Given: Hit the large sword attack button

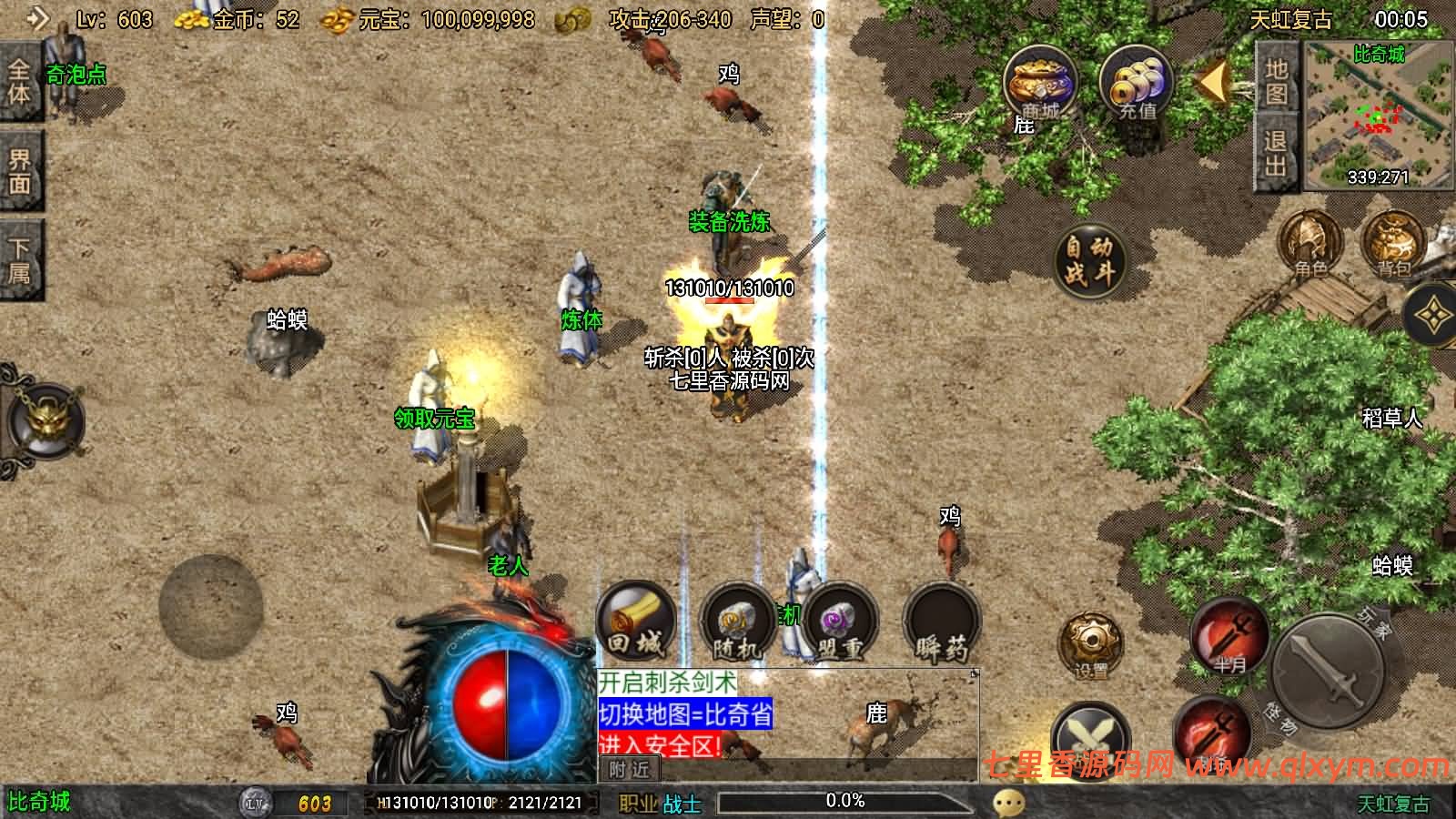Looking at the screenshot, I should (1328, 672).
